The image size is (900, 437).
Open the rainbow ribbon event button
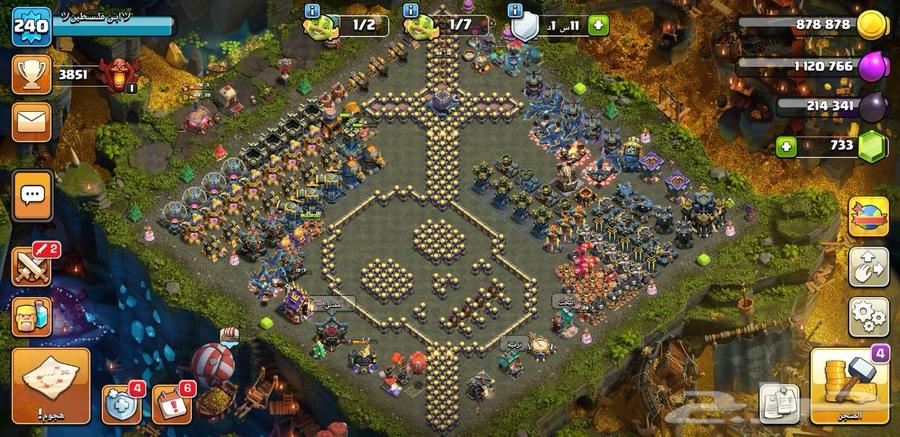[868, 217]
